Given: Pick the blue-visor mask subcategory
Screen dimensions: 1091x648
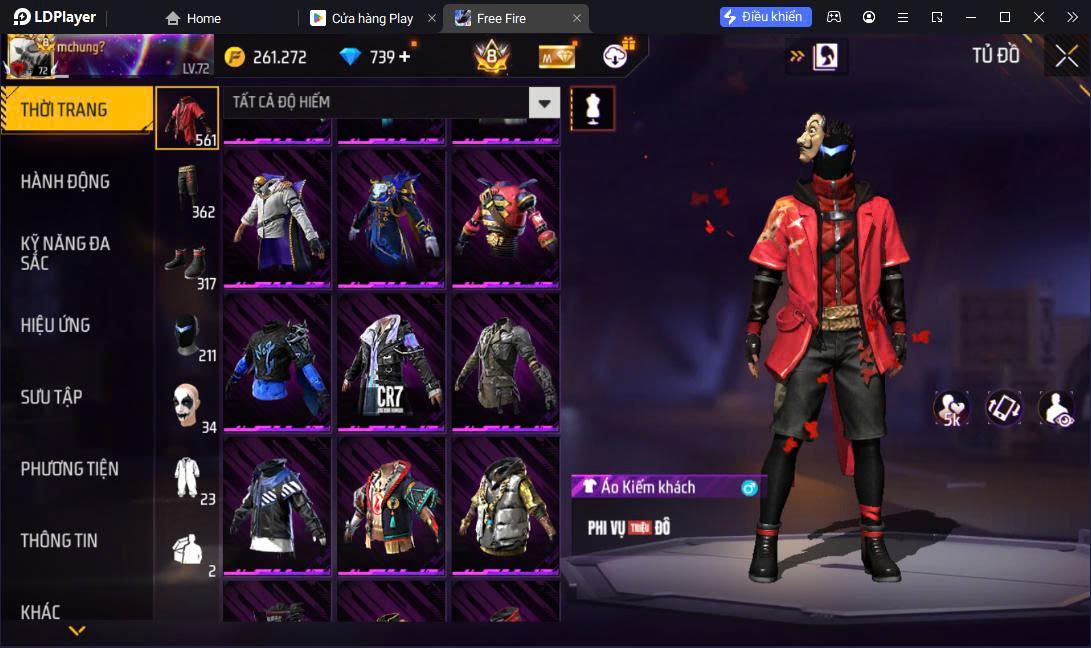Looking at the screenshot, I should coord(187,335).
